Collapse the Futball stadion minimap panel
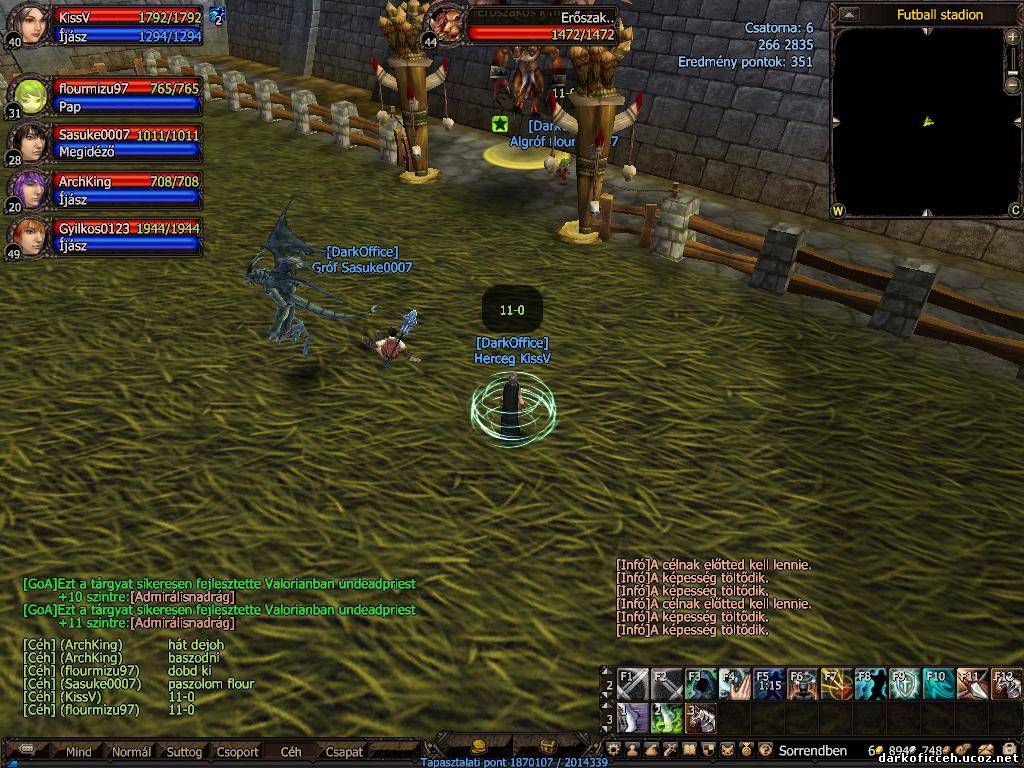This screenshot has height=768, width=1024. click(x=849, y=14)
